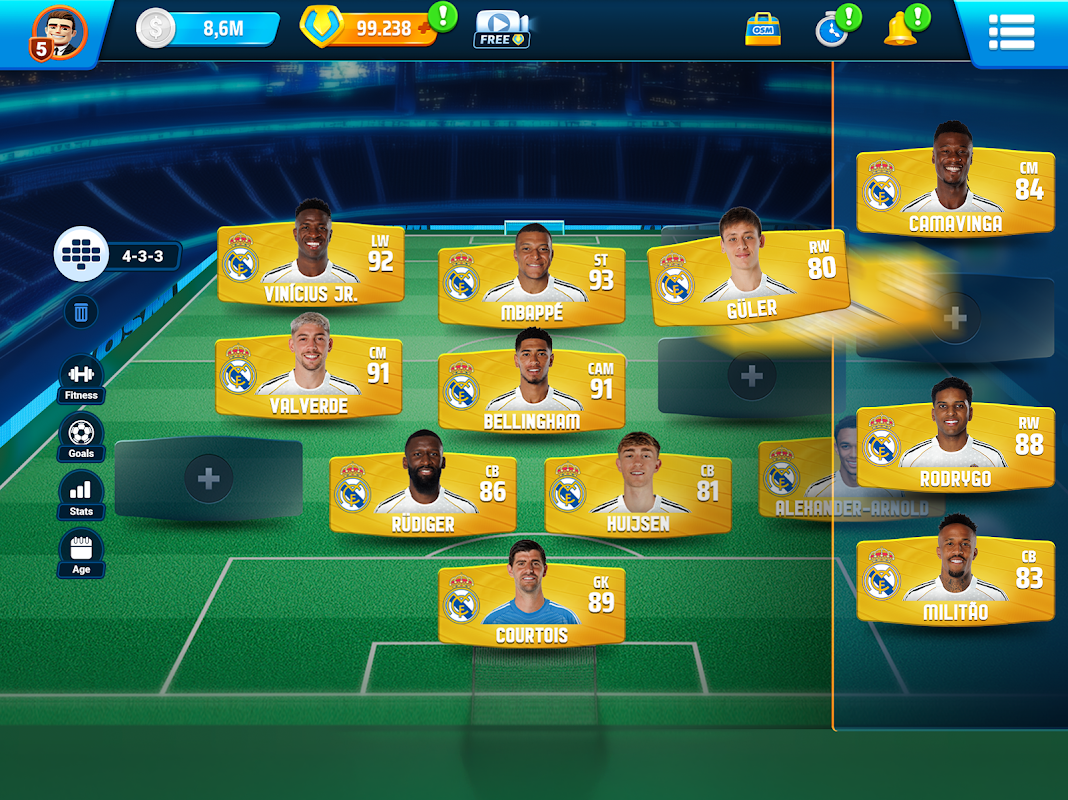This screenshot has width=1068, height=800.
Task: Switch to the Stats view
Action: click(x=81, y=495)
